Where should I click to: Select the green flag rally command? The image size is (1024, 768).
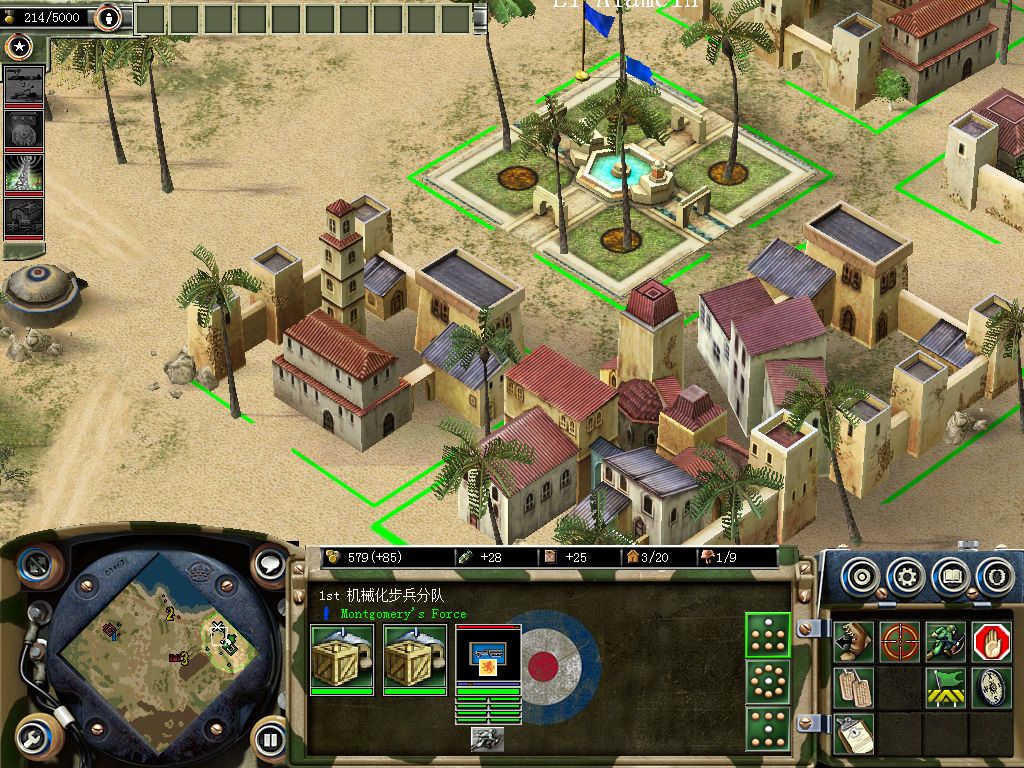point(946,688)
